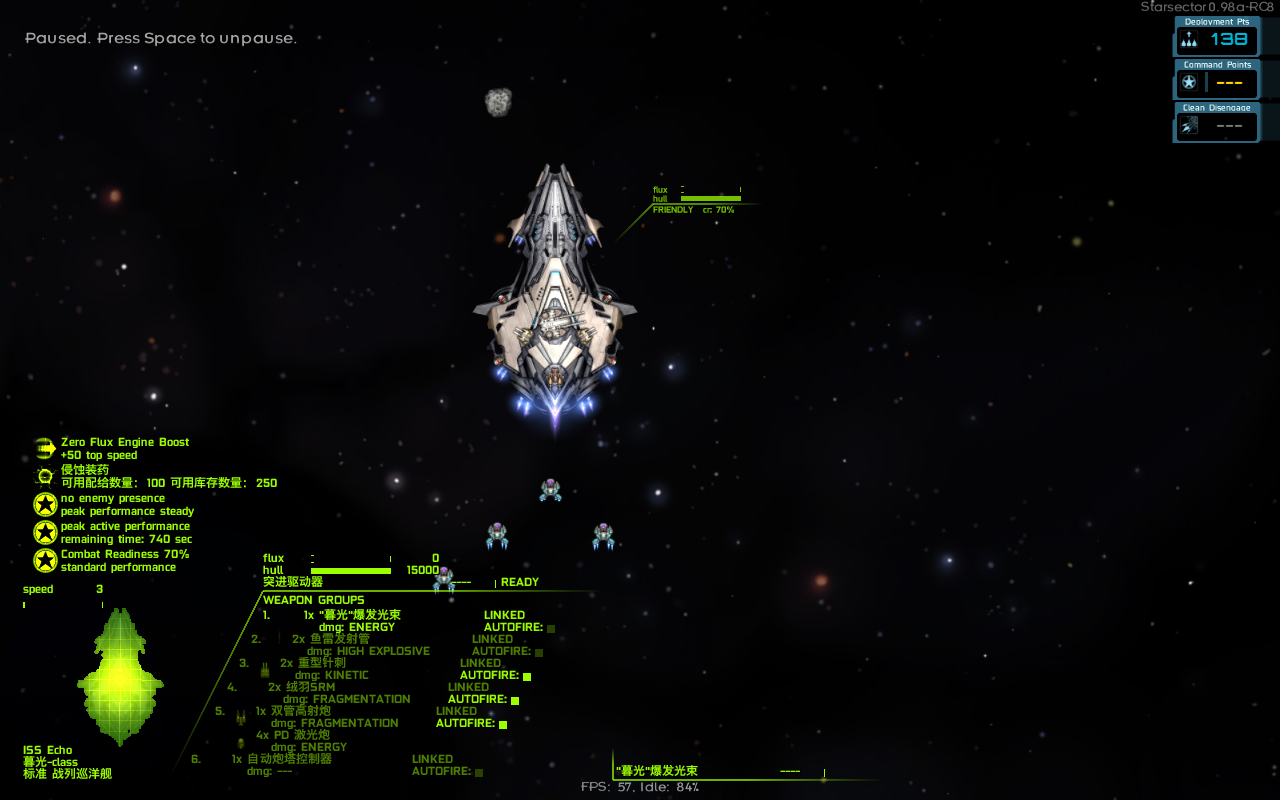Click the WEAPON GROUPS panel header
The height and width of the screenshot is (800, 1280).
point(313,599)
